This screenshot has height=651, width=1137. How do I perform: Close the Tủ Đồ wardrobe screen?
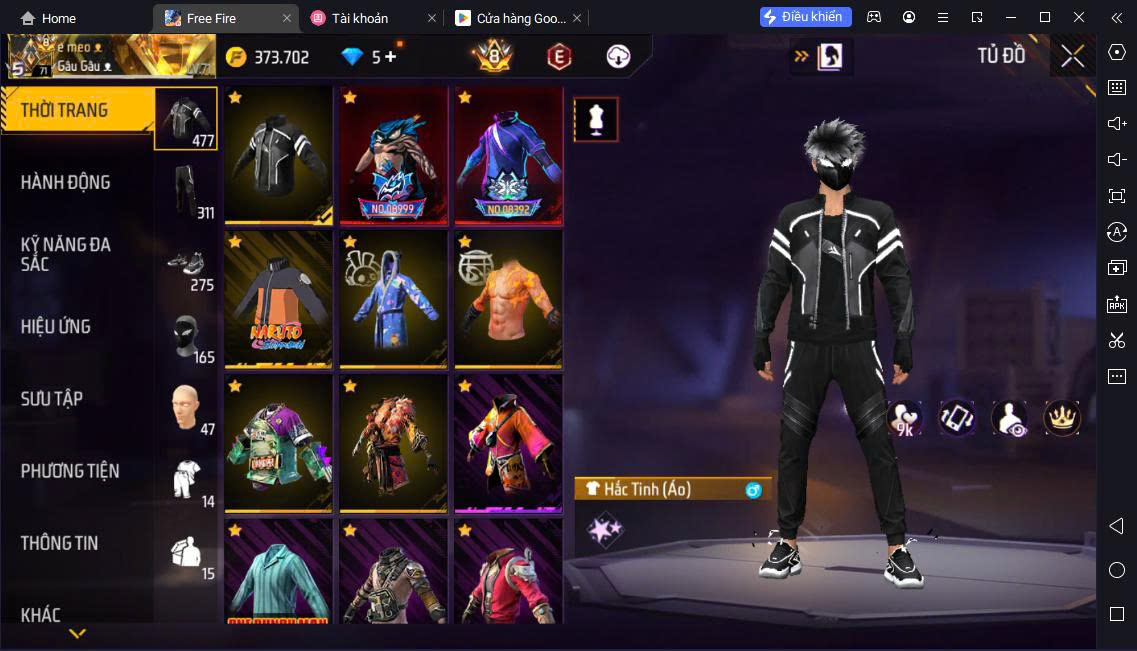click(x=1073, y=56)
